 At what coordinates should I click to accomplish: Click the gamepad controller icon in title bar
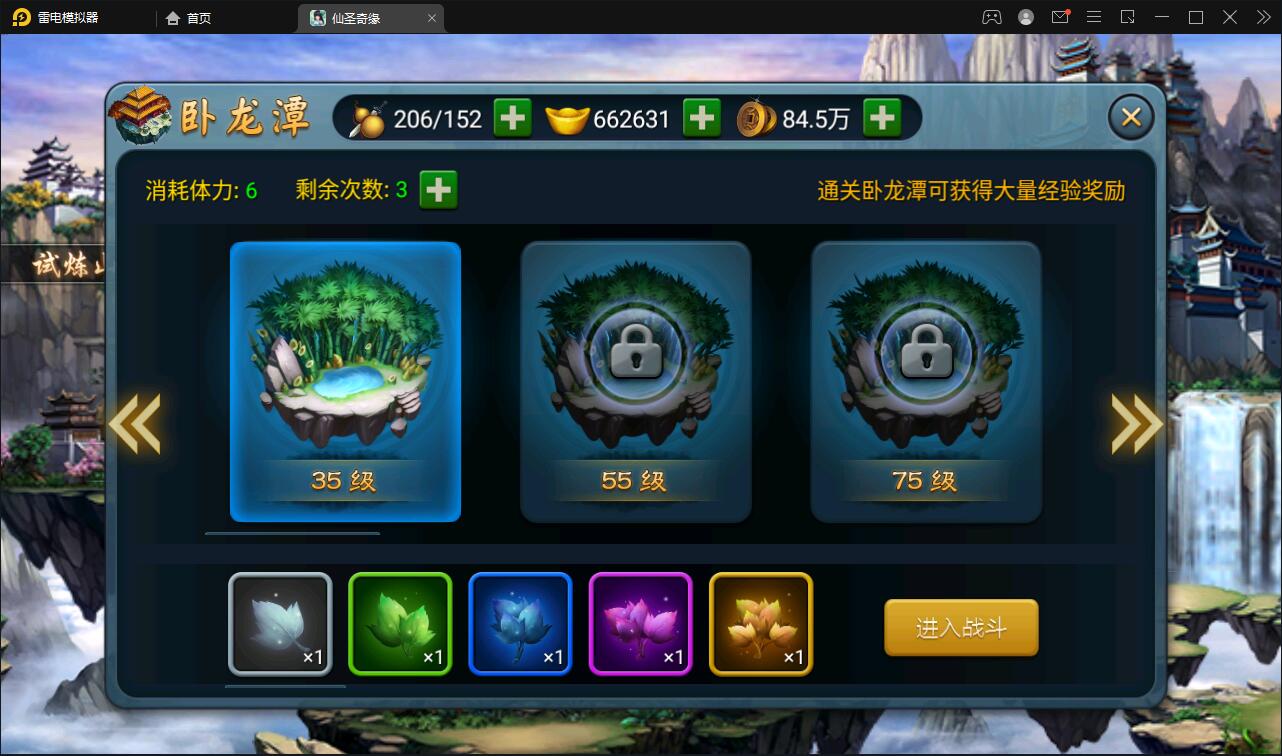coord(990,16)
